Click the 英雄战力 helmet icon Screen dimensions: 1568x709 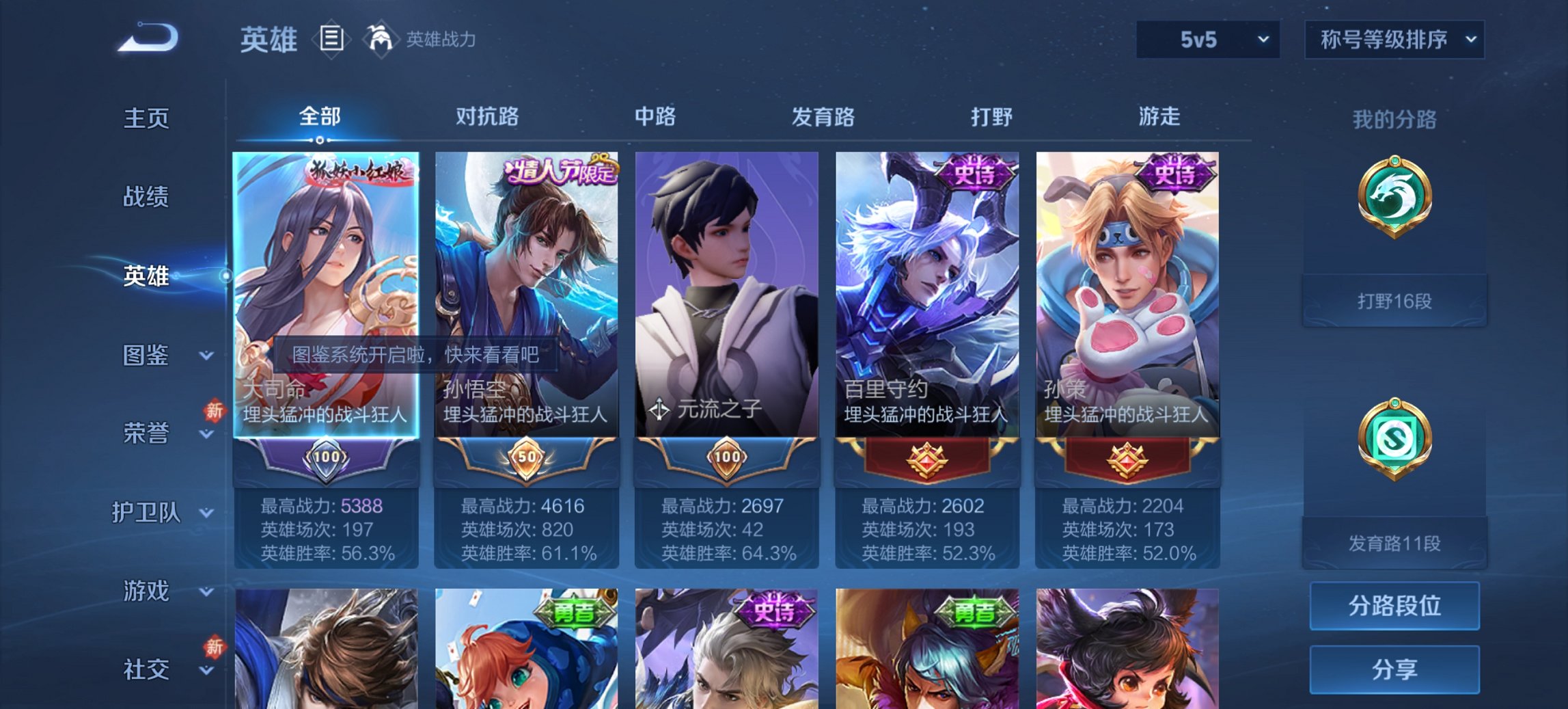pyautogui.click(x=381, y=39)
